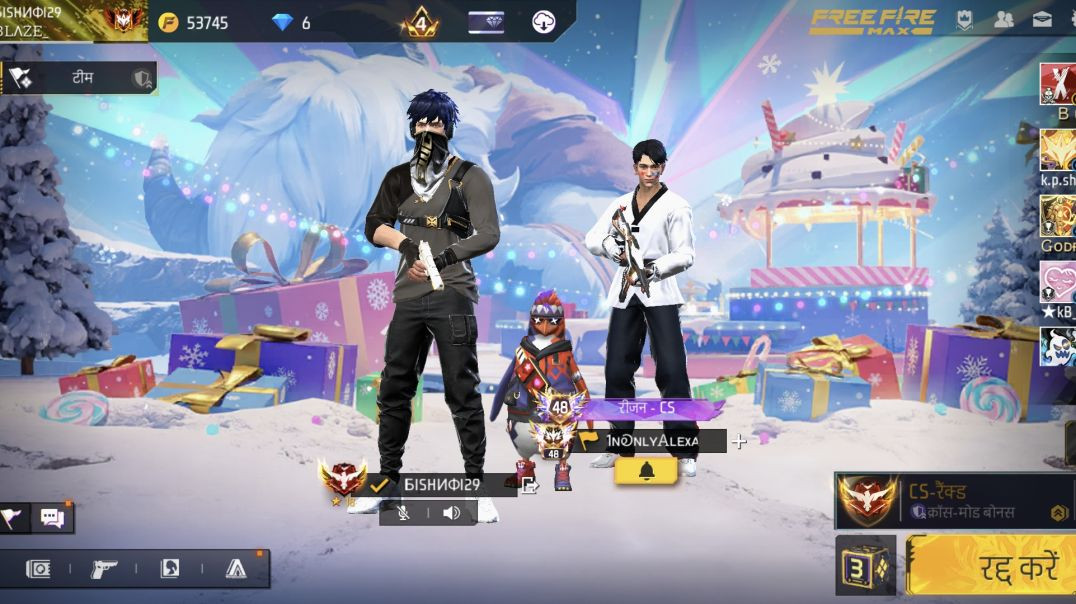The width and height of the screenshot is (1076, 604).
Task: Open the mail envelope icon
Action: 1041,19
